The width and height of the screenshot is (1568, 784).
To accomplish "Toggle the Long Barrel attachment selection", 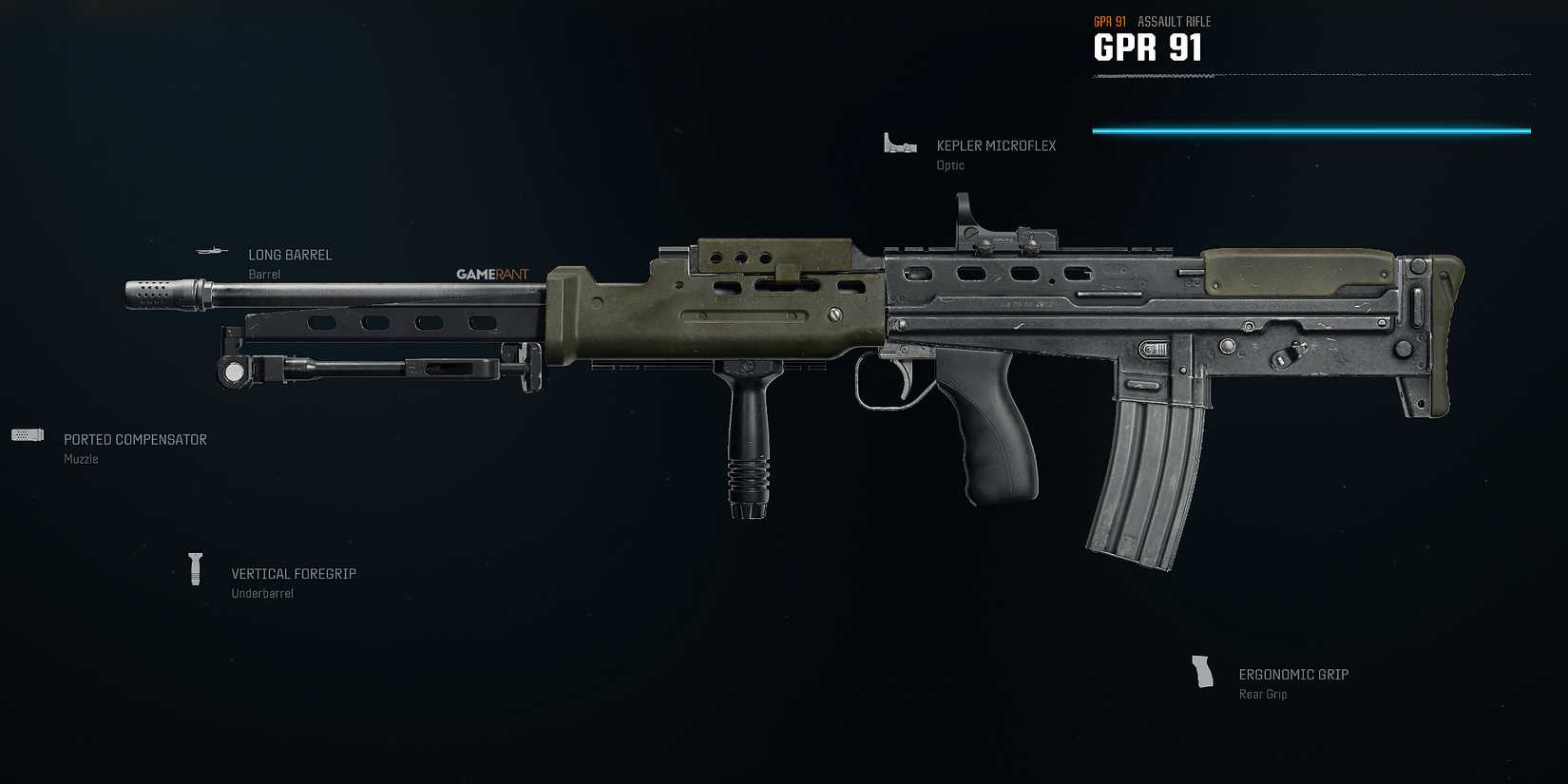I will 213,251.
